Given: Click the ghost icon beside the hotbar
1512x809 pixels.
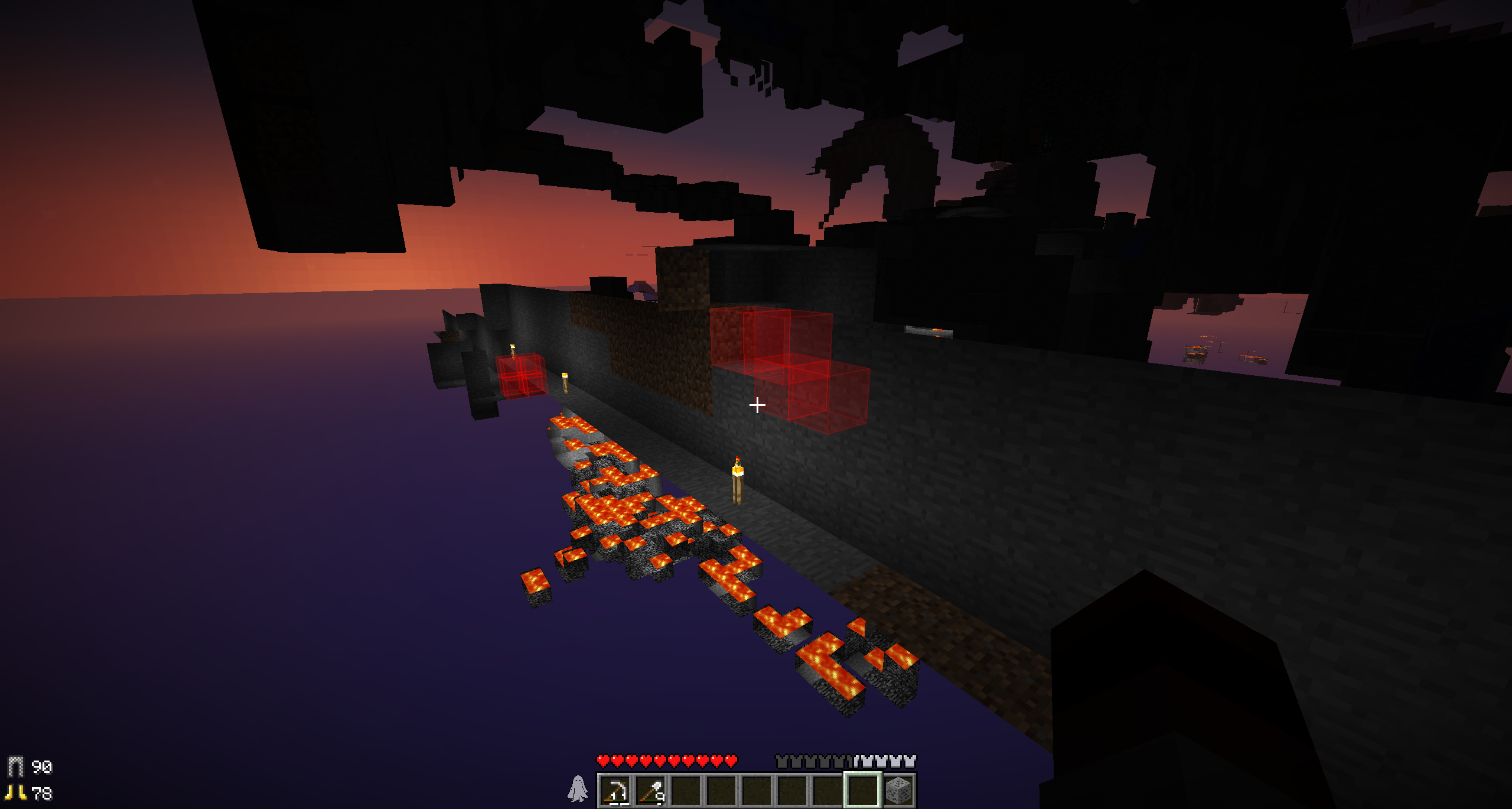Looking at the screenshot, I should (577, 789).
